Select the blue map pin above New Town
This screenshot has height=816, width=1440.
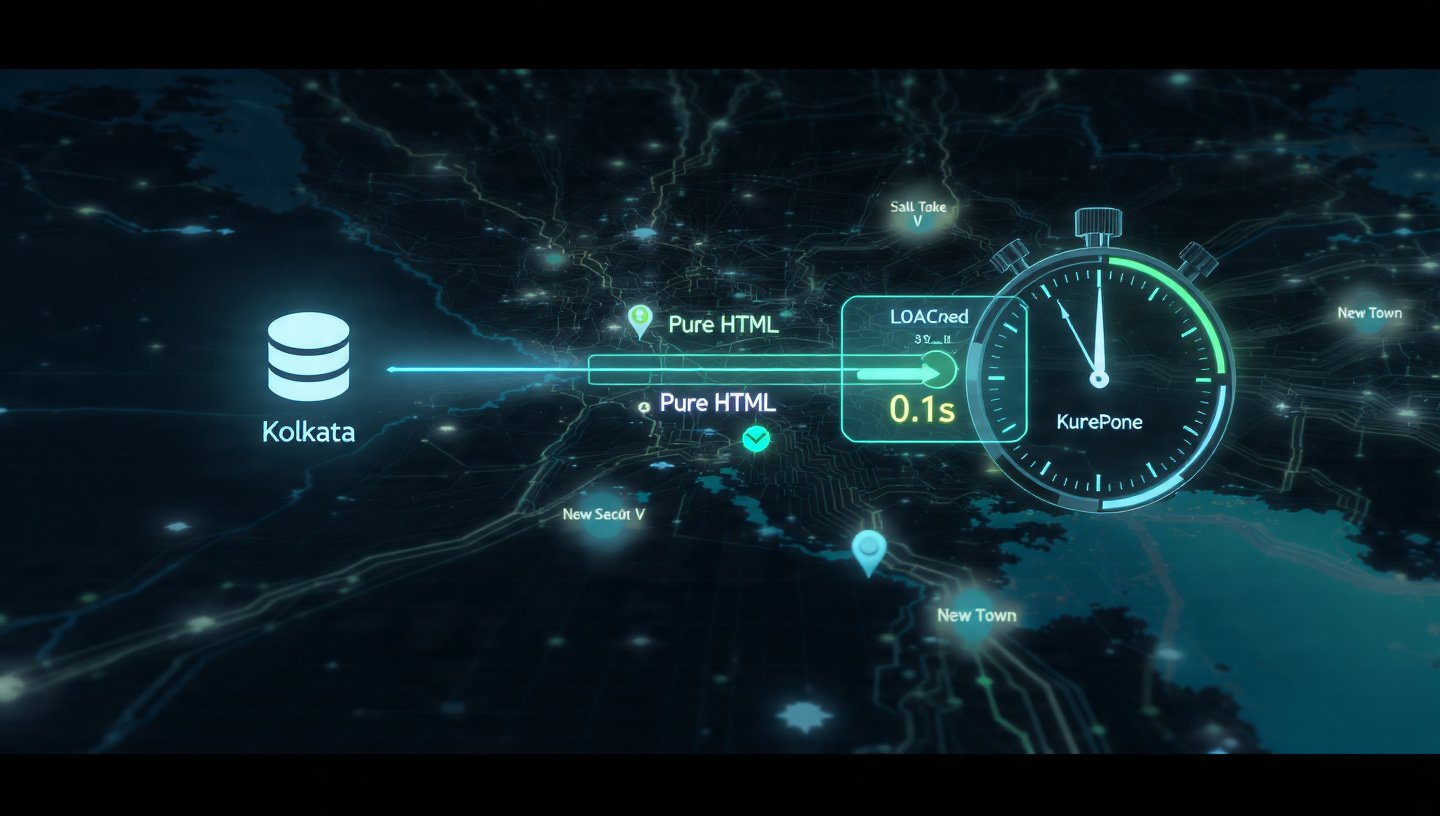point(868,549)
